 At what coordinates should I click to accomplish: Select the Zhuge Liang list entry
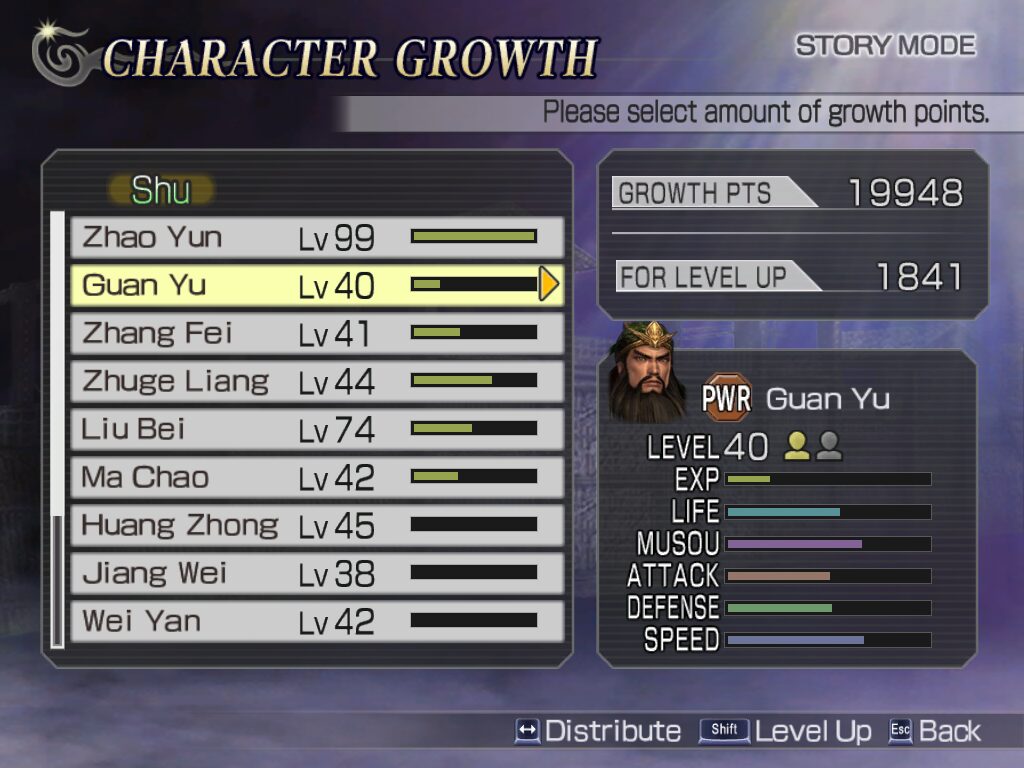coord(316,381)
